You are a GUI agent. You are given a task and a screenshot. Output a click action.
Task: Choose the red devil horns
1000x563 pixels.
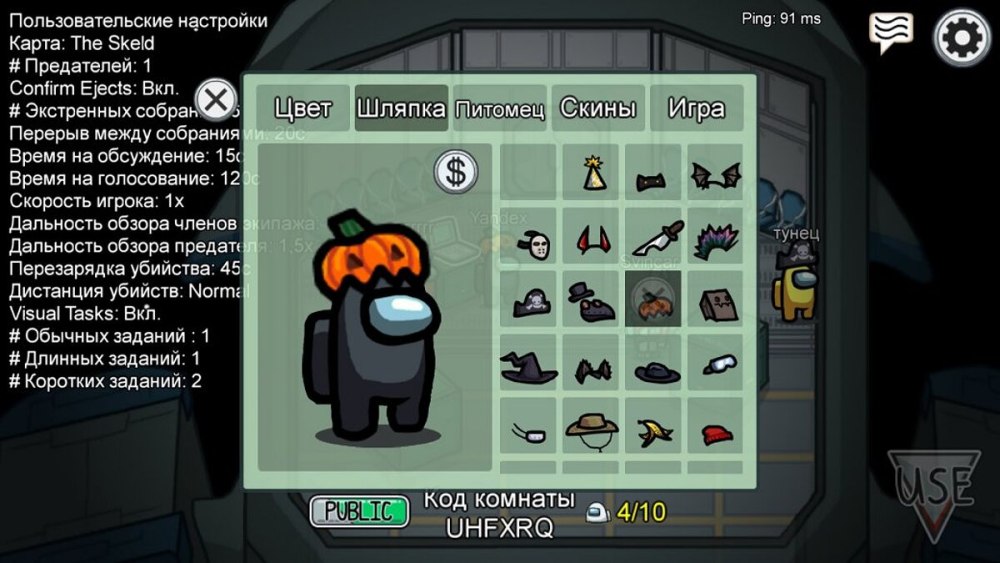click(x=593, y=239)
